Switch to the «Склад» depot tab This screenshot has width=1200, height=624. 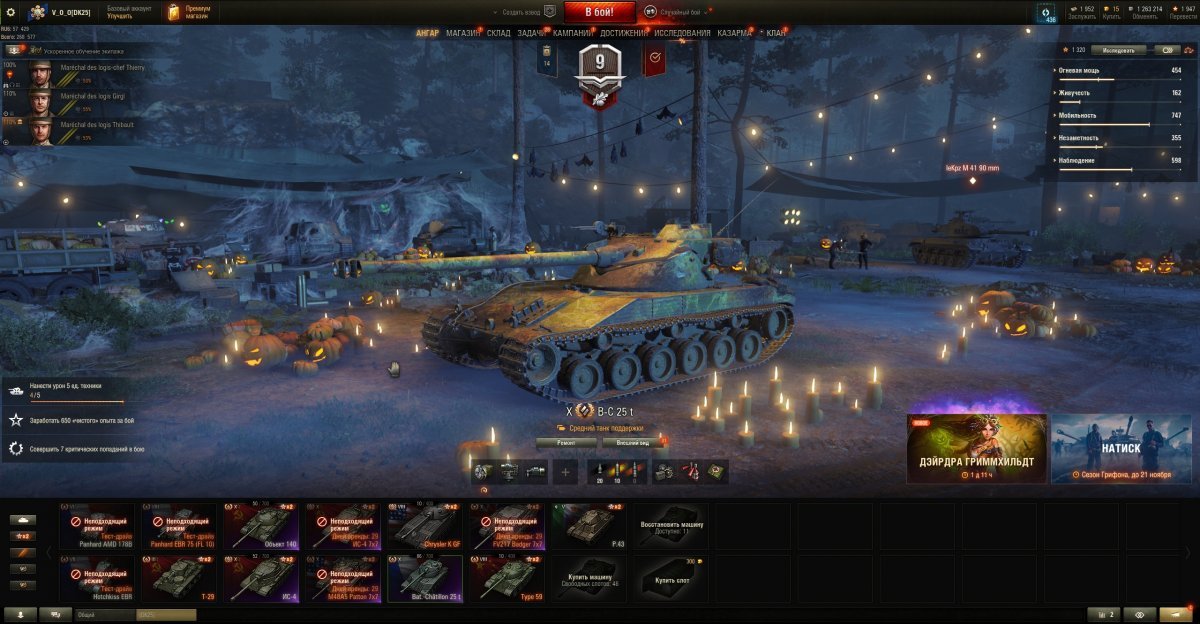[498, 33]
